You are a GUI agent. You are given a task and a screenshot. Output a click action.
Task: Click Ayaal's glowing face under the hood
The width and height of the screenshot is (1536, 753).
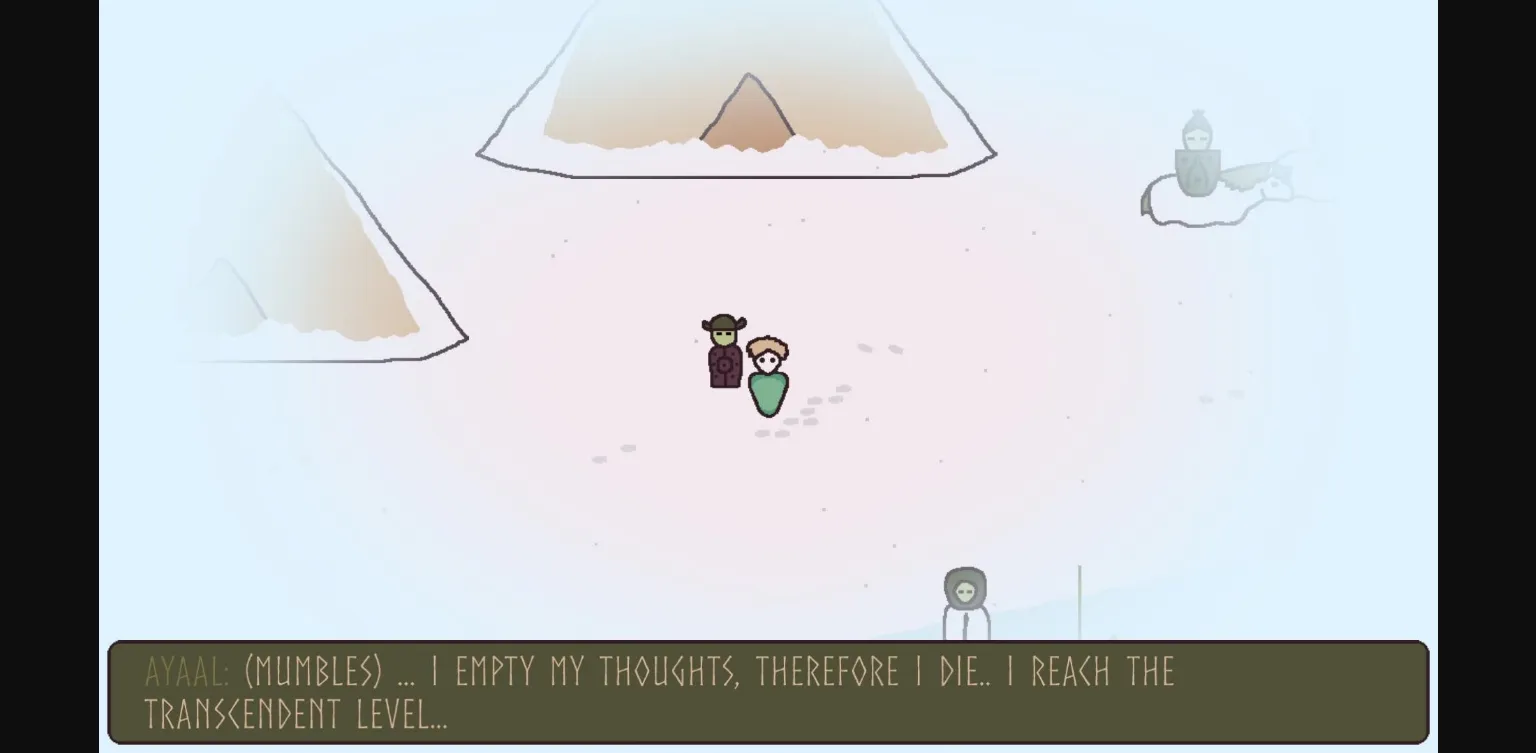(x=963, y=590)
